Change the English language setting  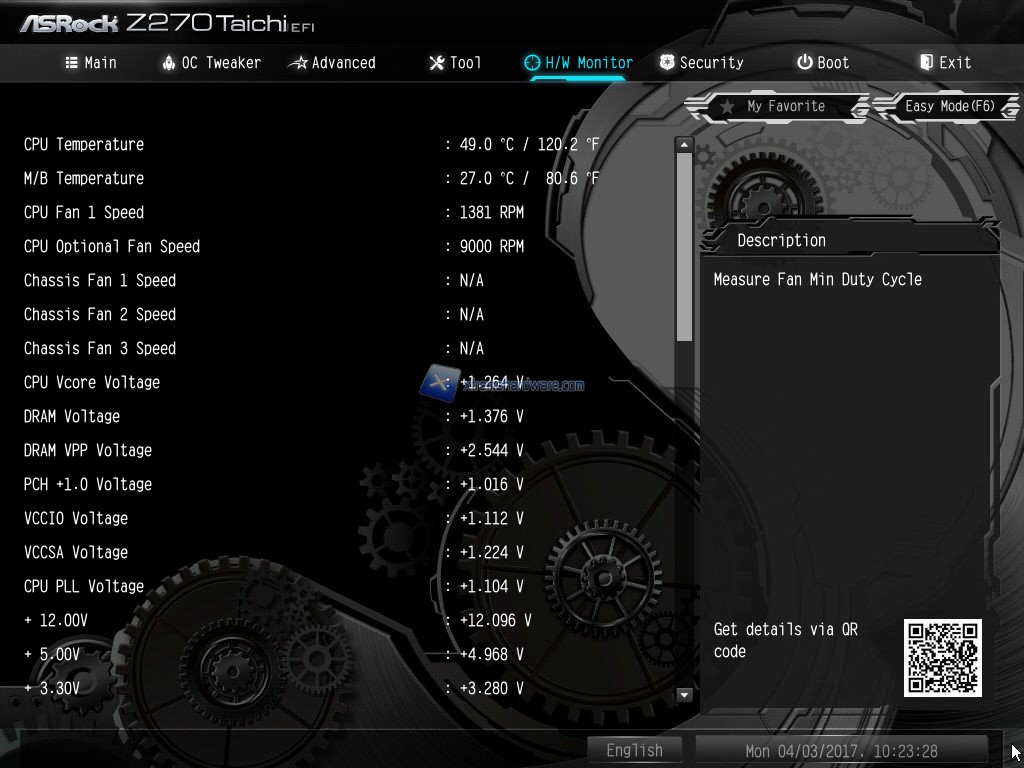point(634,750)
